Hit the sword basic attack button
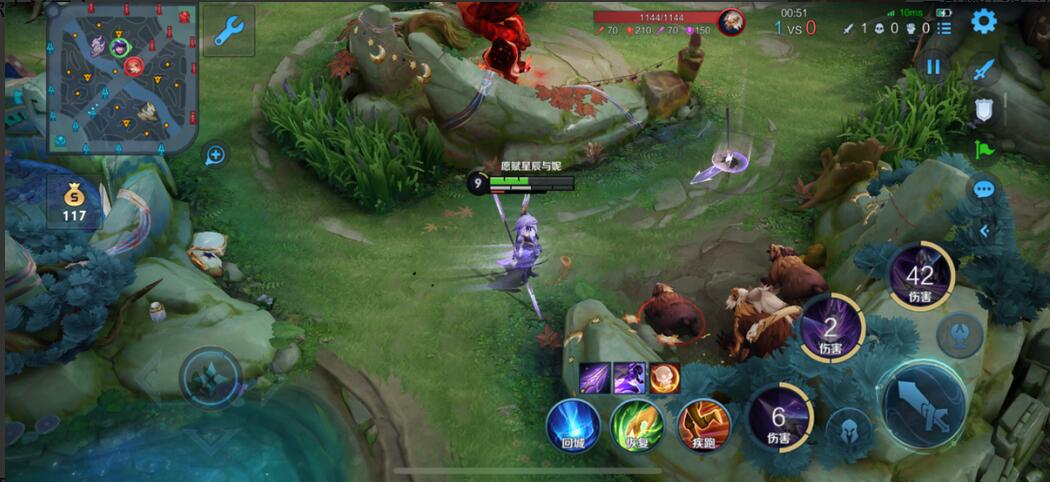 point(922,402)
